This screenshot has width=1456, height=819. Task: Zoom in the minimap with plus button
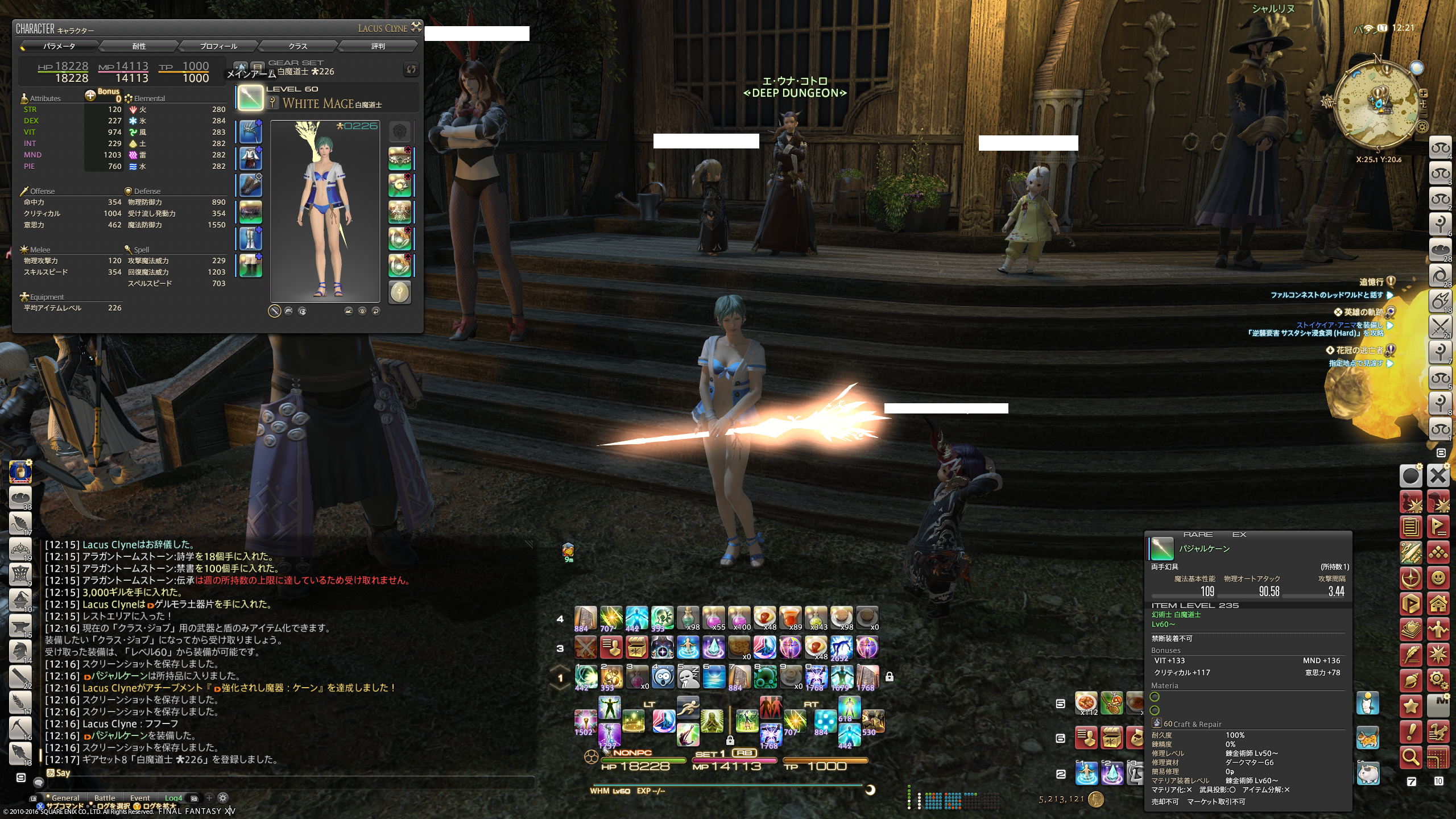[1422, 93]
